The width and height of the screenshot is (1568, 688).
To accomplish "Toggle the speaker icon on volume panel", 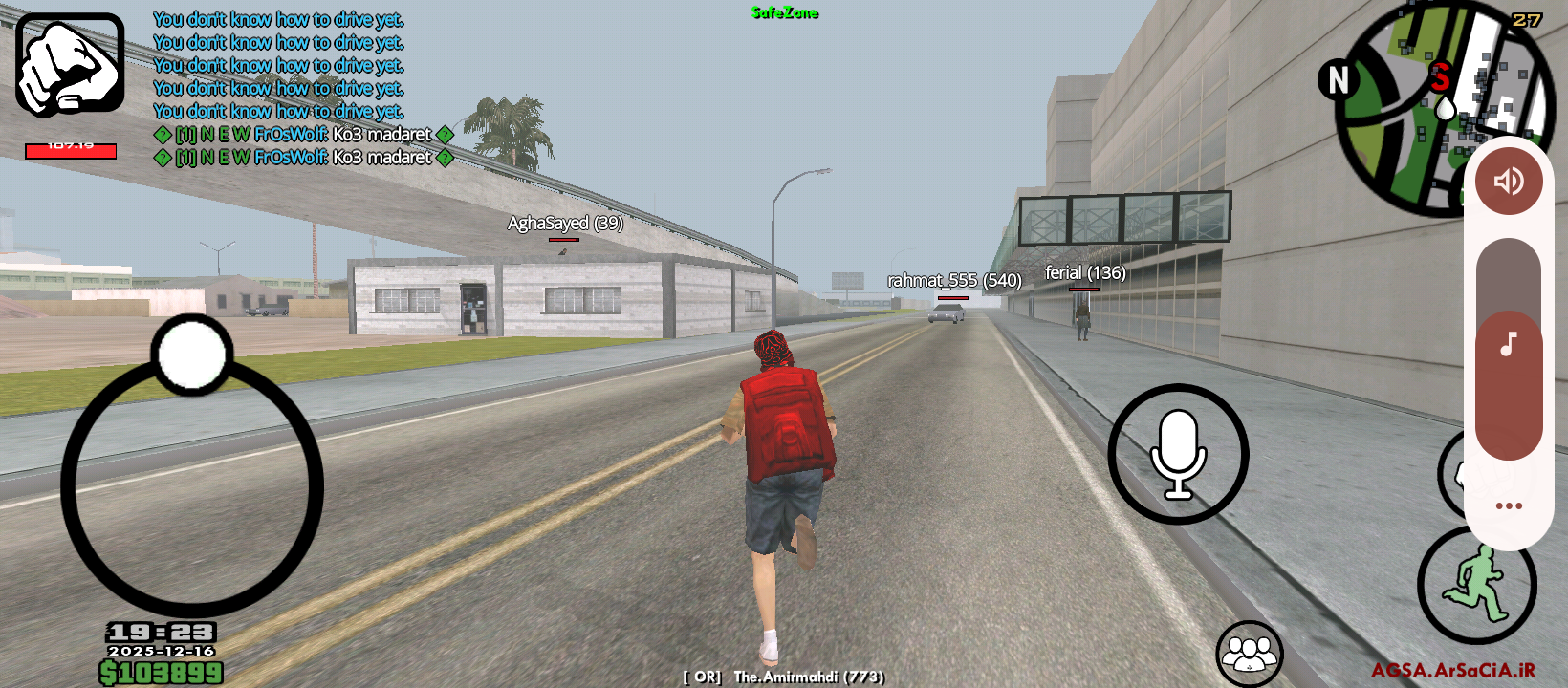I will pyautogui.click(x=1508, y=181).
